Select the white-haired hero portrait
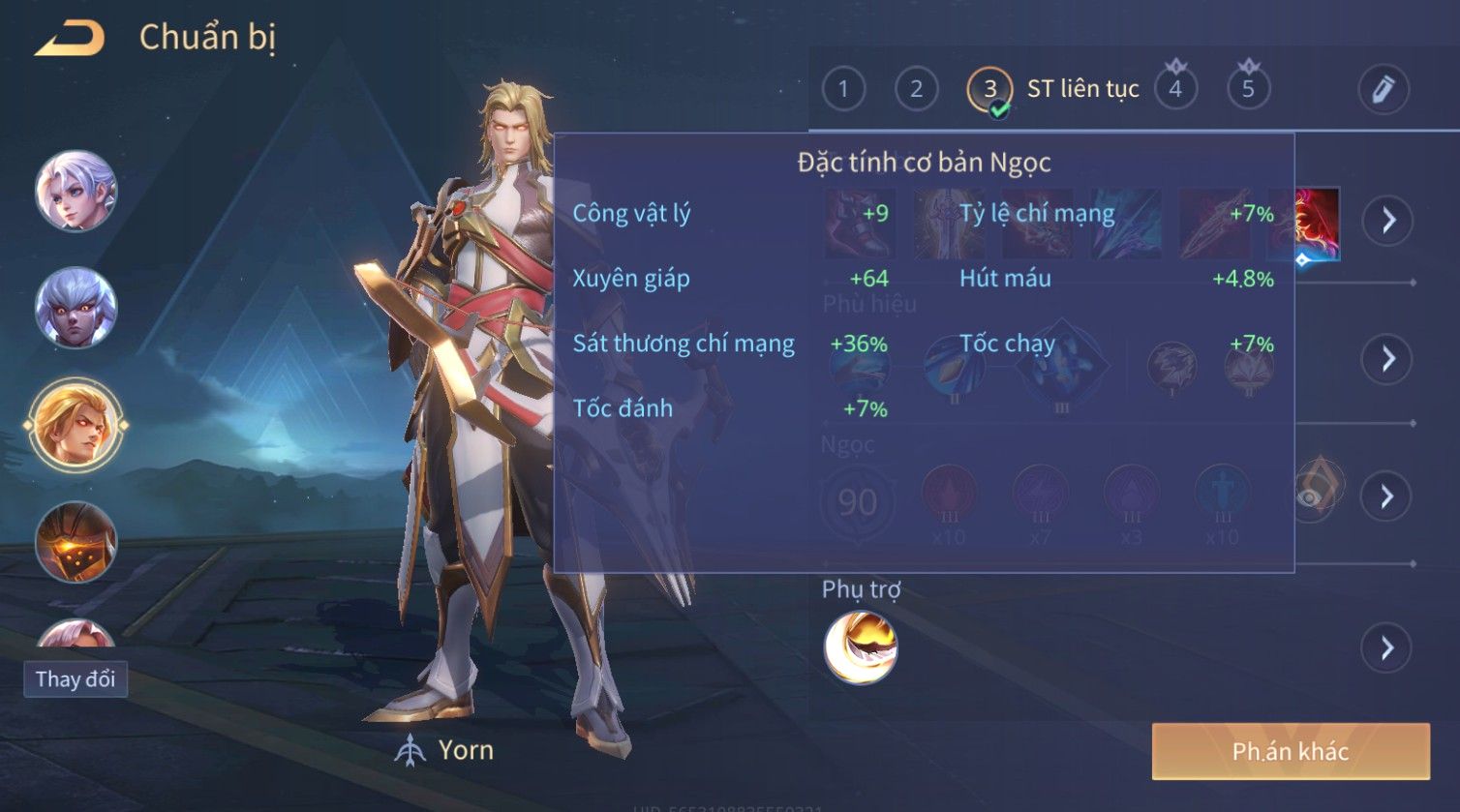 [x=76, y=191]
